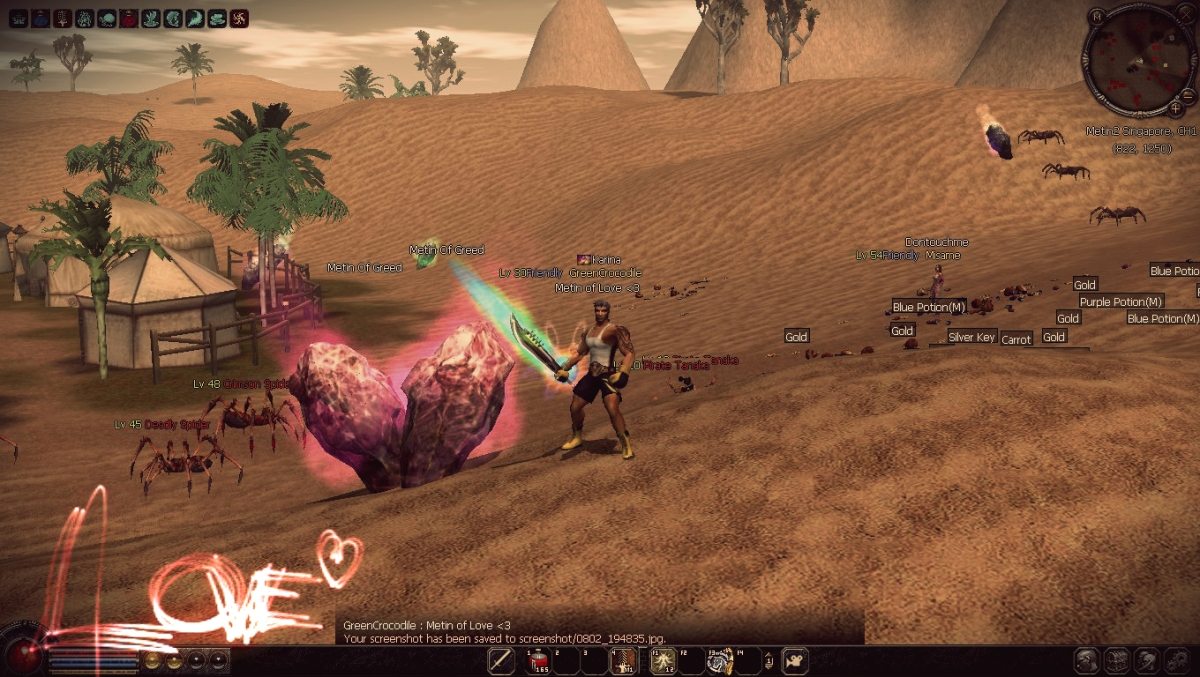Select the green crescent feather buff icon
Screen dimensions: 1200x677
195,18
